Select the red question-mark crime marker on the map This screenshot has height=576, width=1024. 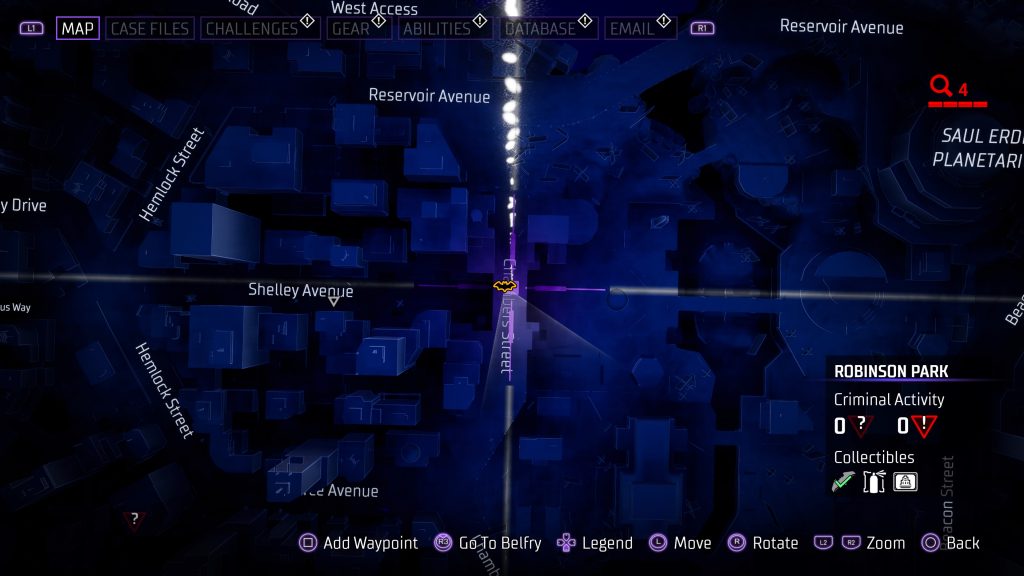[134, 519]
